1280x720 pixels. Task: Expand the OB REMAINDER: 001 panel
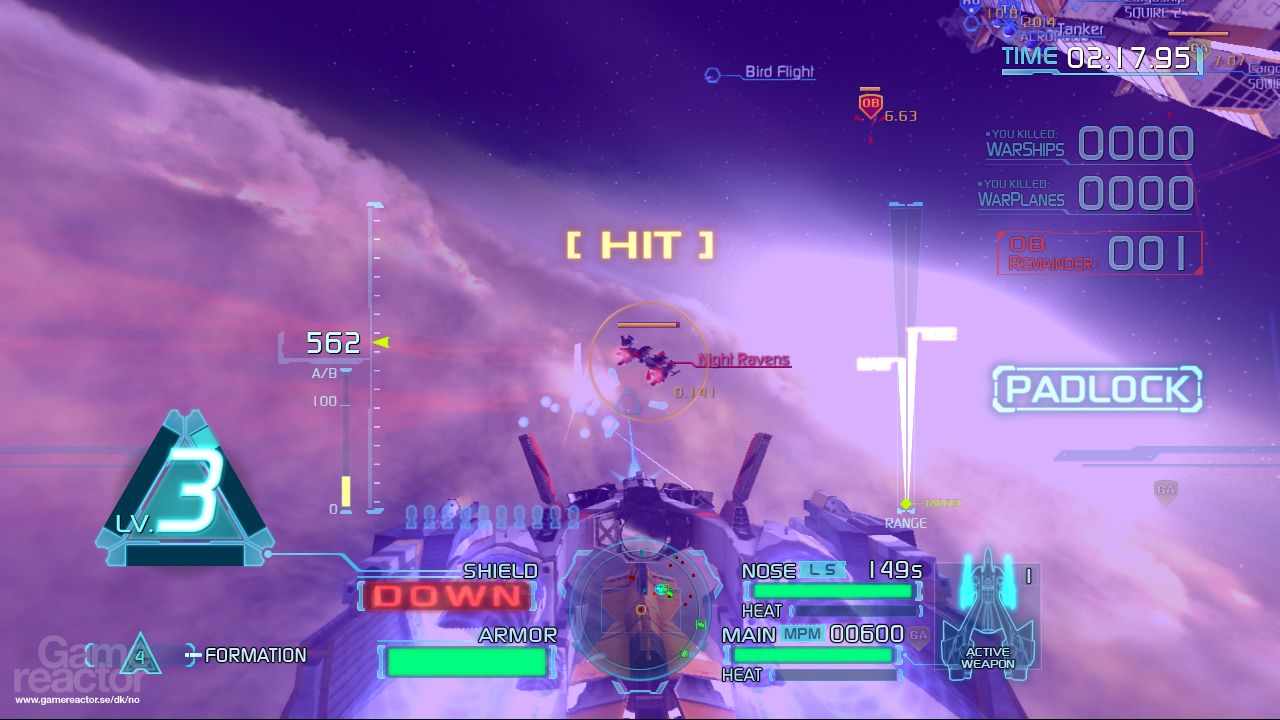[x=1098, y=252]
